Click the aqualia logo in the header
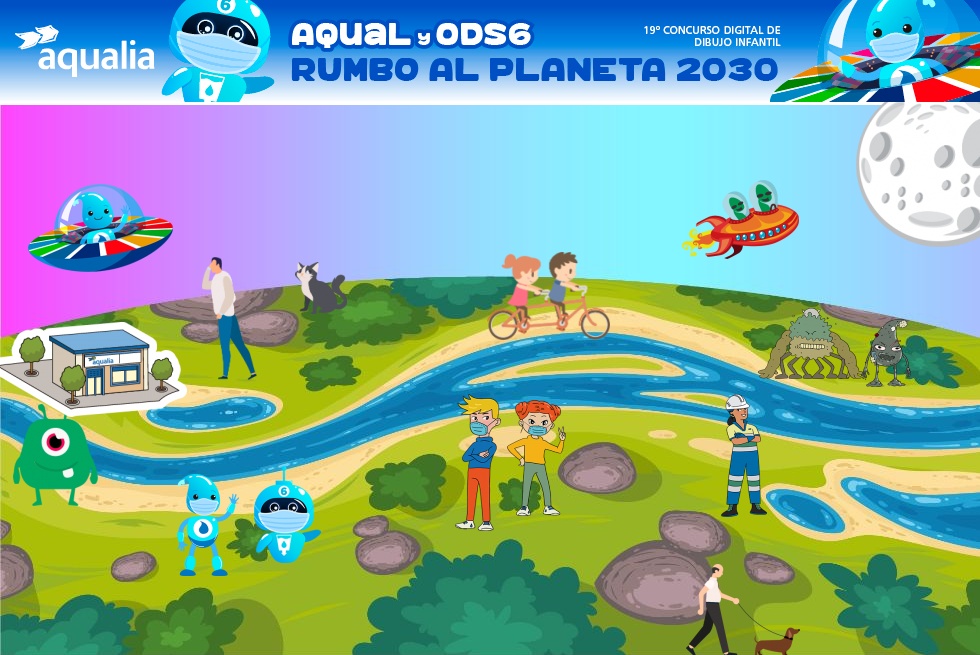The width and height of the screenshot is (980, 655). click(x=85, y=51)
